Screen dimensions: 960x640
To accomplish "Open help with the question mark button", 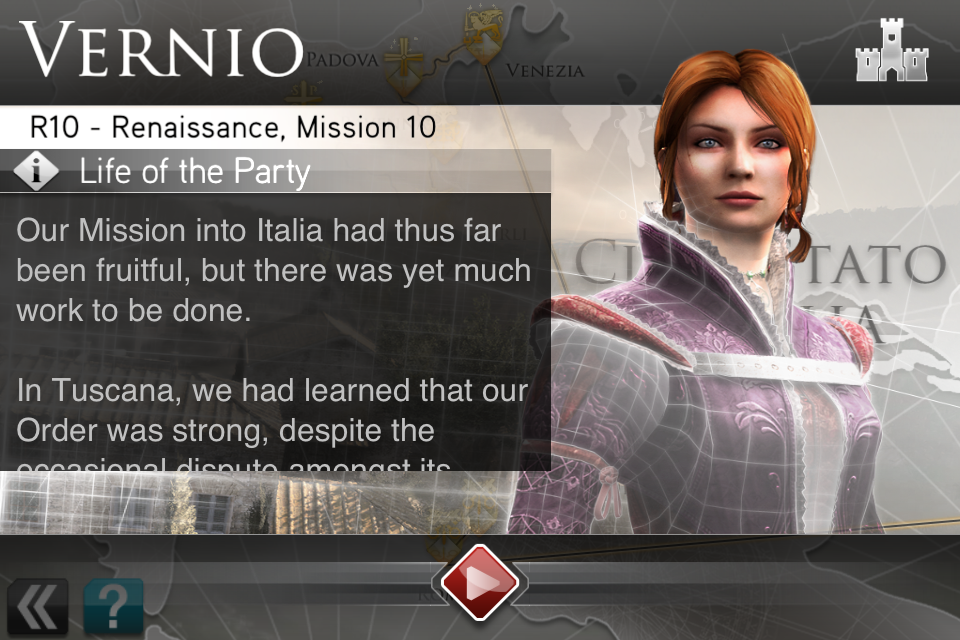I will tap(113, 607).
